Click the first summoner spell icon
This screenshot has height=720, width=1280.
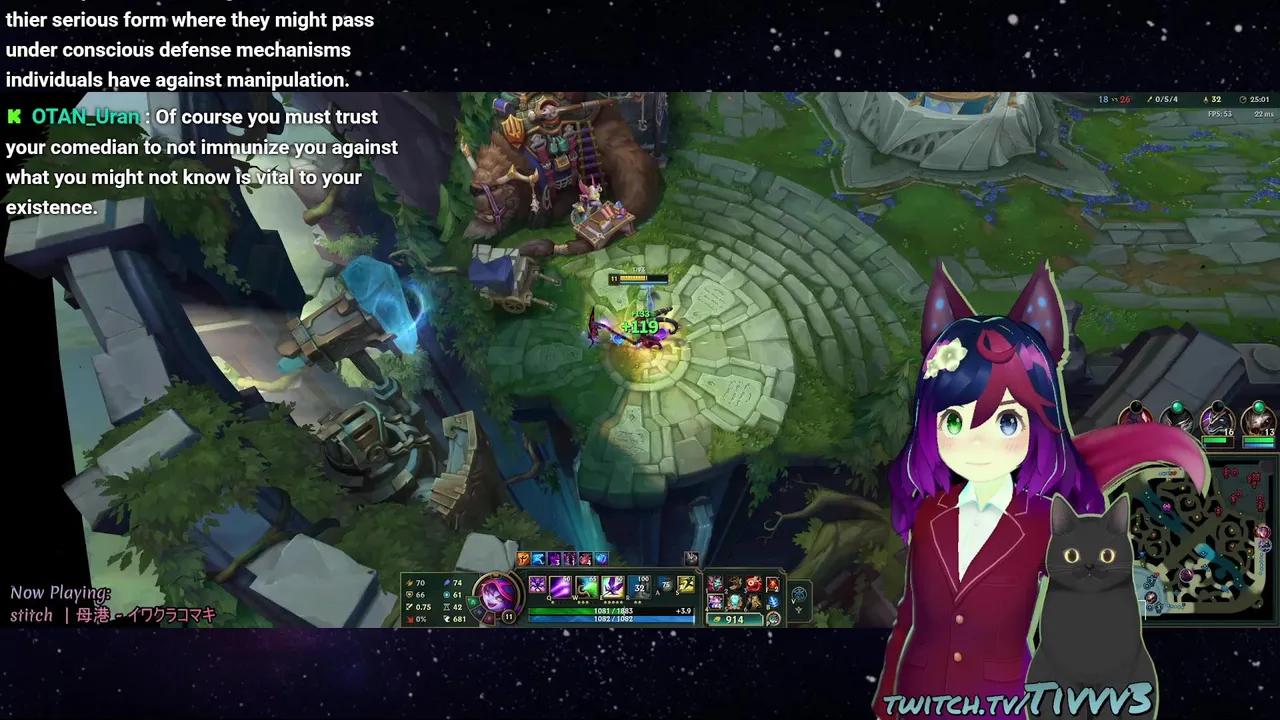(x=663, y=586)
